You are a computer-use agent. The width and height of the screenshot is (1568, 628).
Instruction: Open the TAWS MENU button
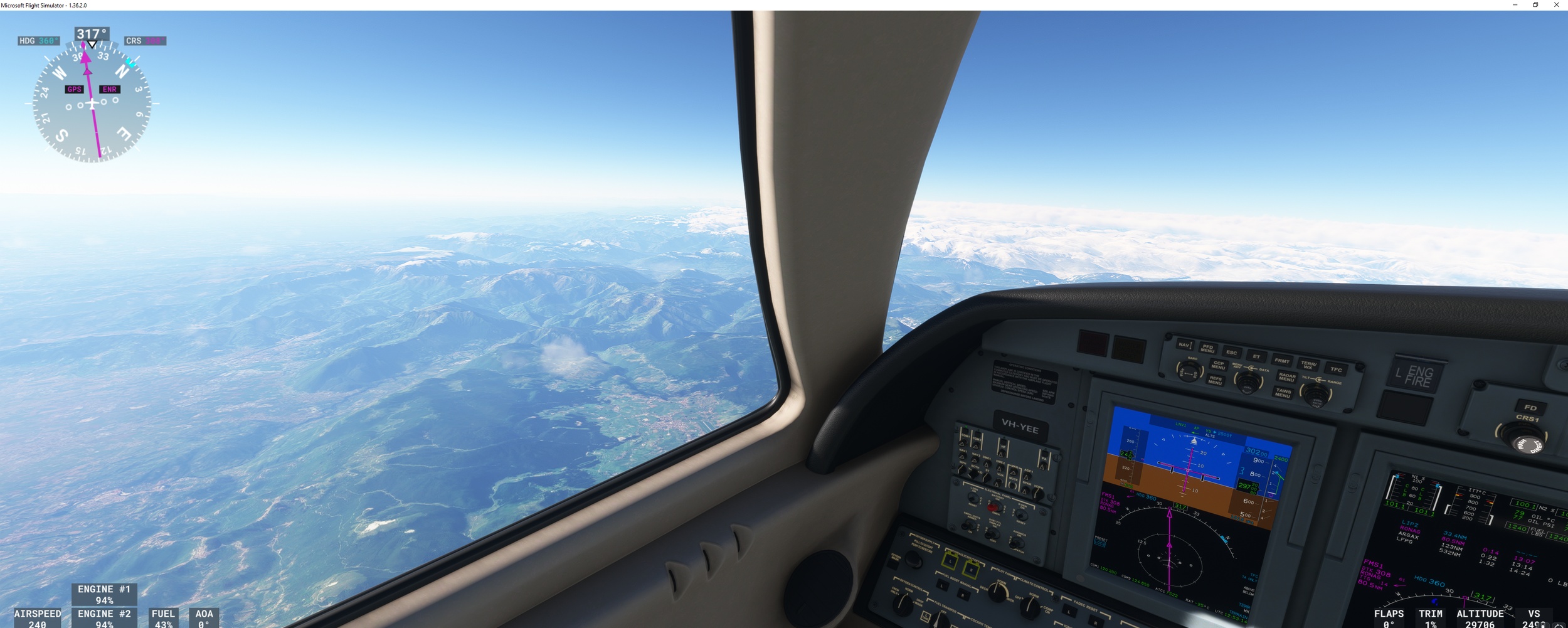[x=1283, y=393]
